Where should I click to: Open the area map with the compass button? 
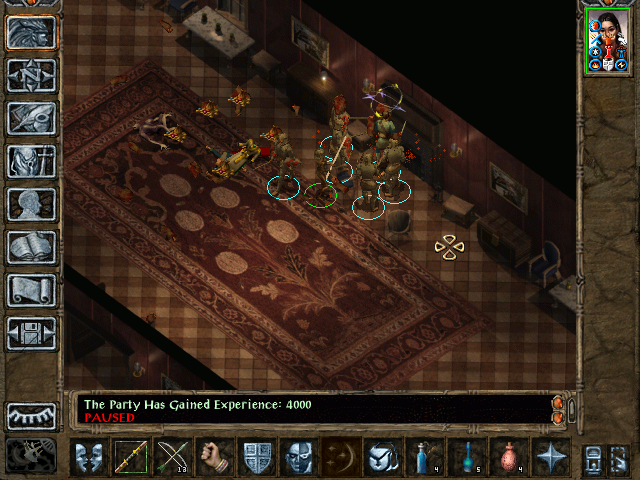32,76
